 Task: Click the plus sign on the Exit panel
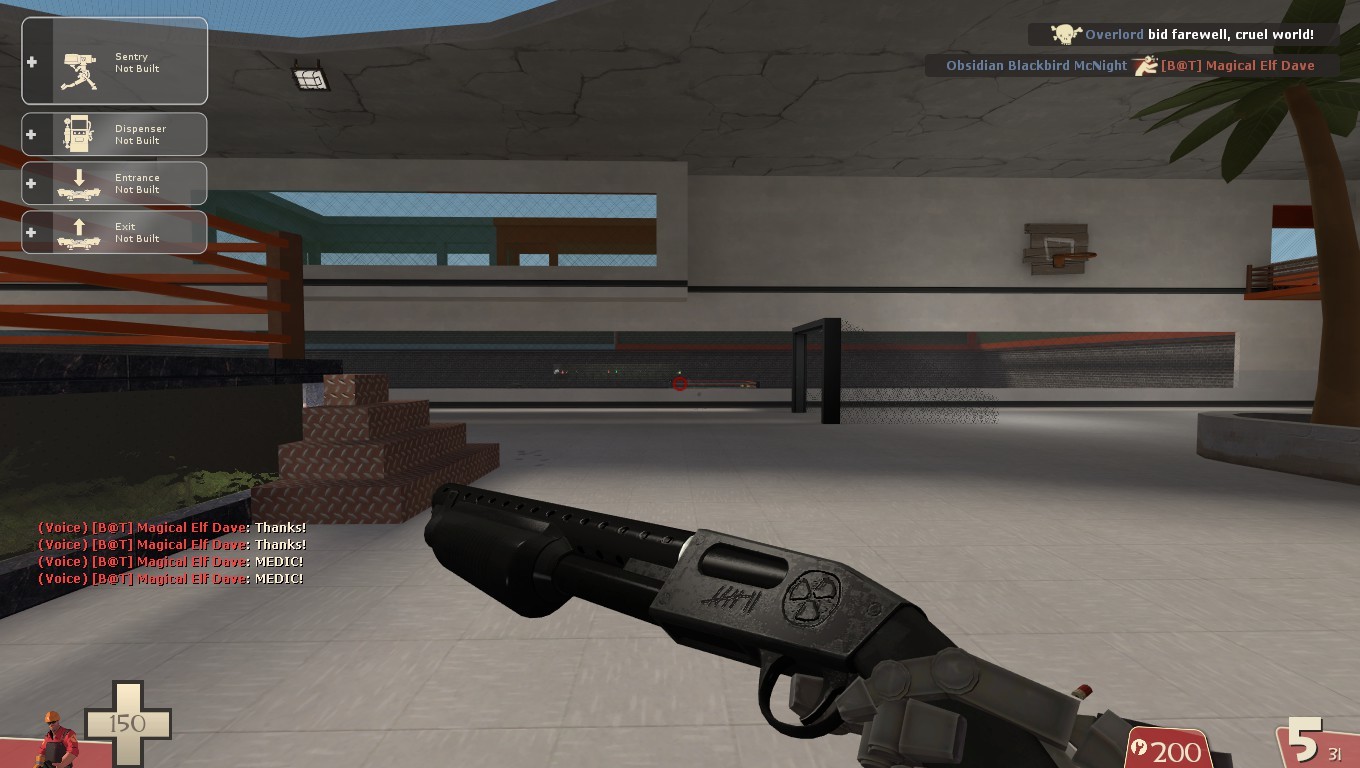click(x=31, y=232)
